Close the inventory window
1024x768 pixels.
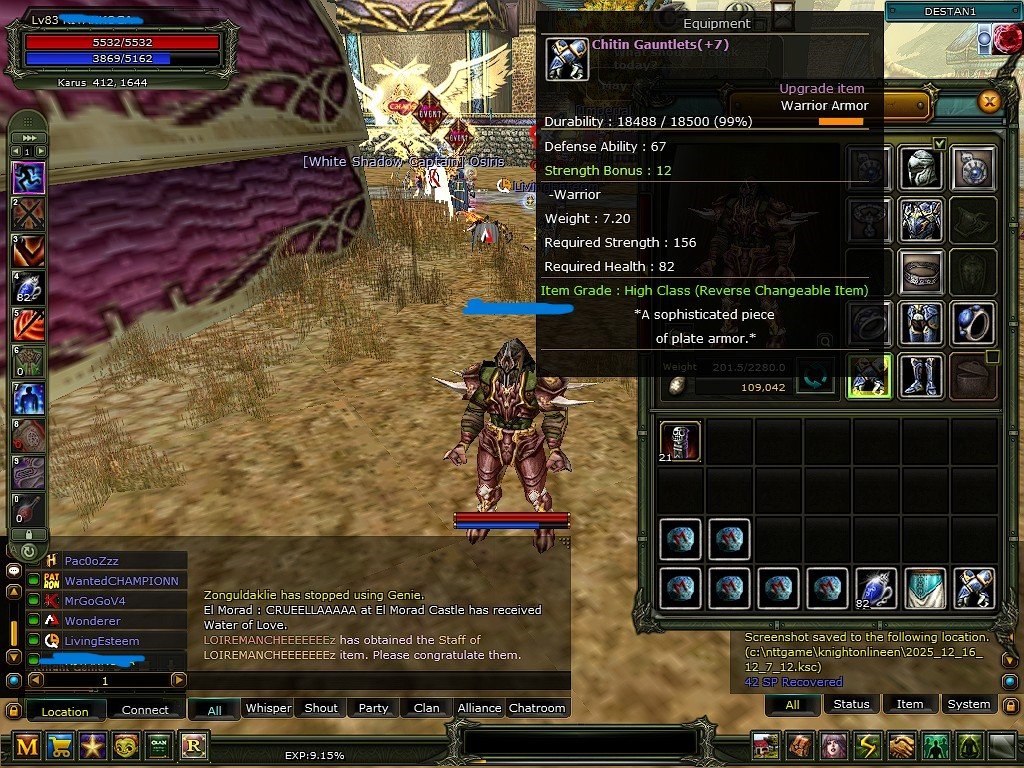[x=989, y=102]
